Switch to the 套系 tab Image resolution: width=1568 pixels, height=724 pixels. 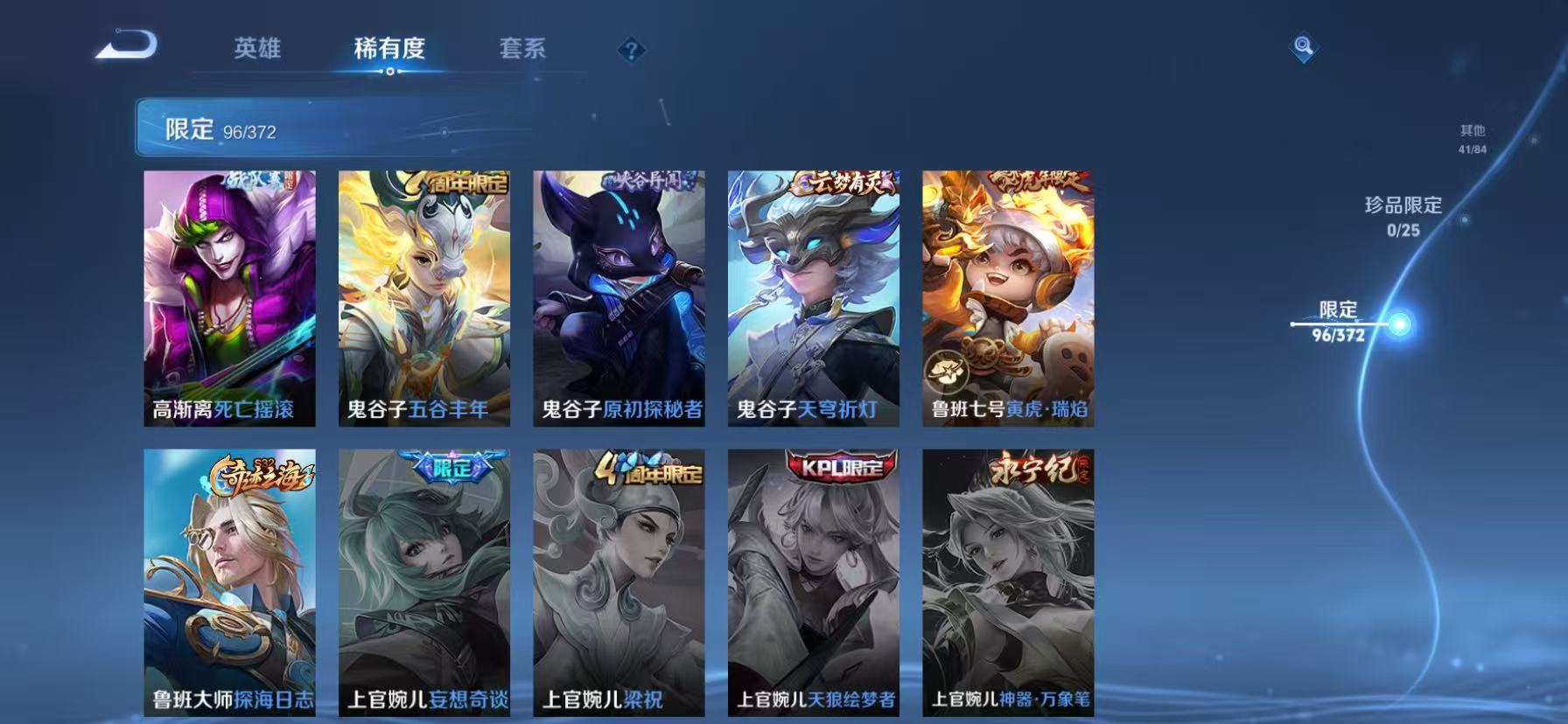(x=522, y=50)
